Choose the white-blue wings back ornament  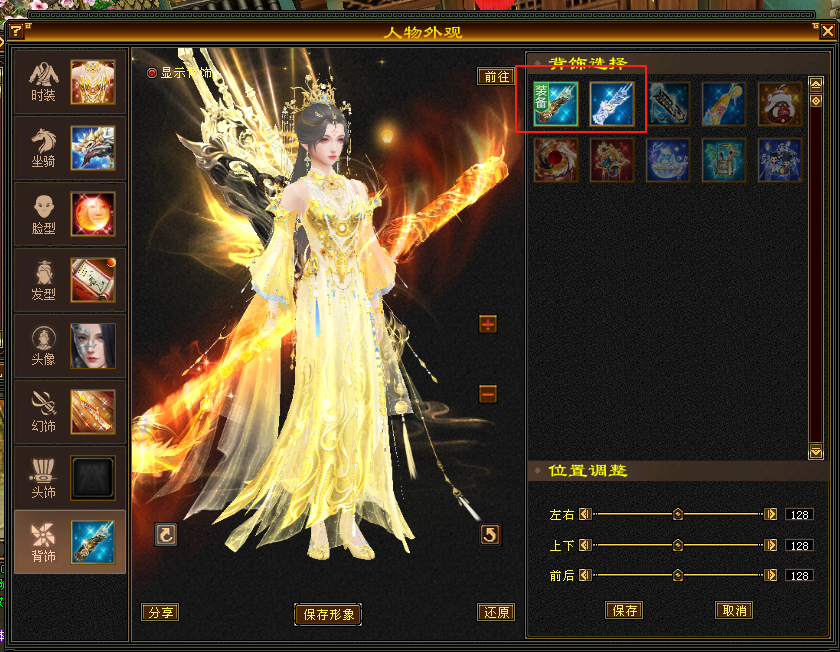[x=611, y=103]
